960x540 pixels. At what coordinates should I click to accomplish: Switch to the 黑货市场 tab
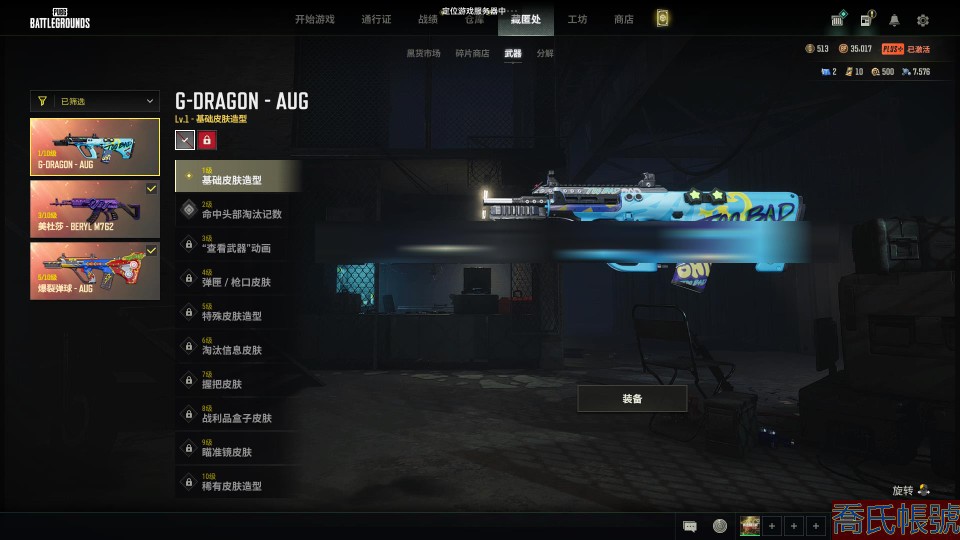(x=422, y=53)
